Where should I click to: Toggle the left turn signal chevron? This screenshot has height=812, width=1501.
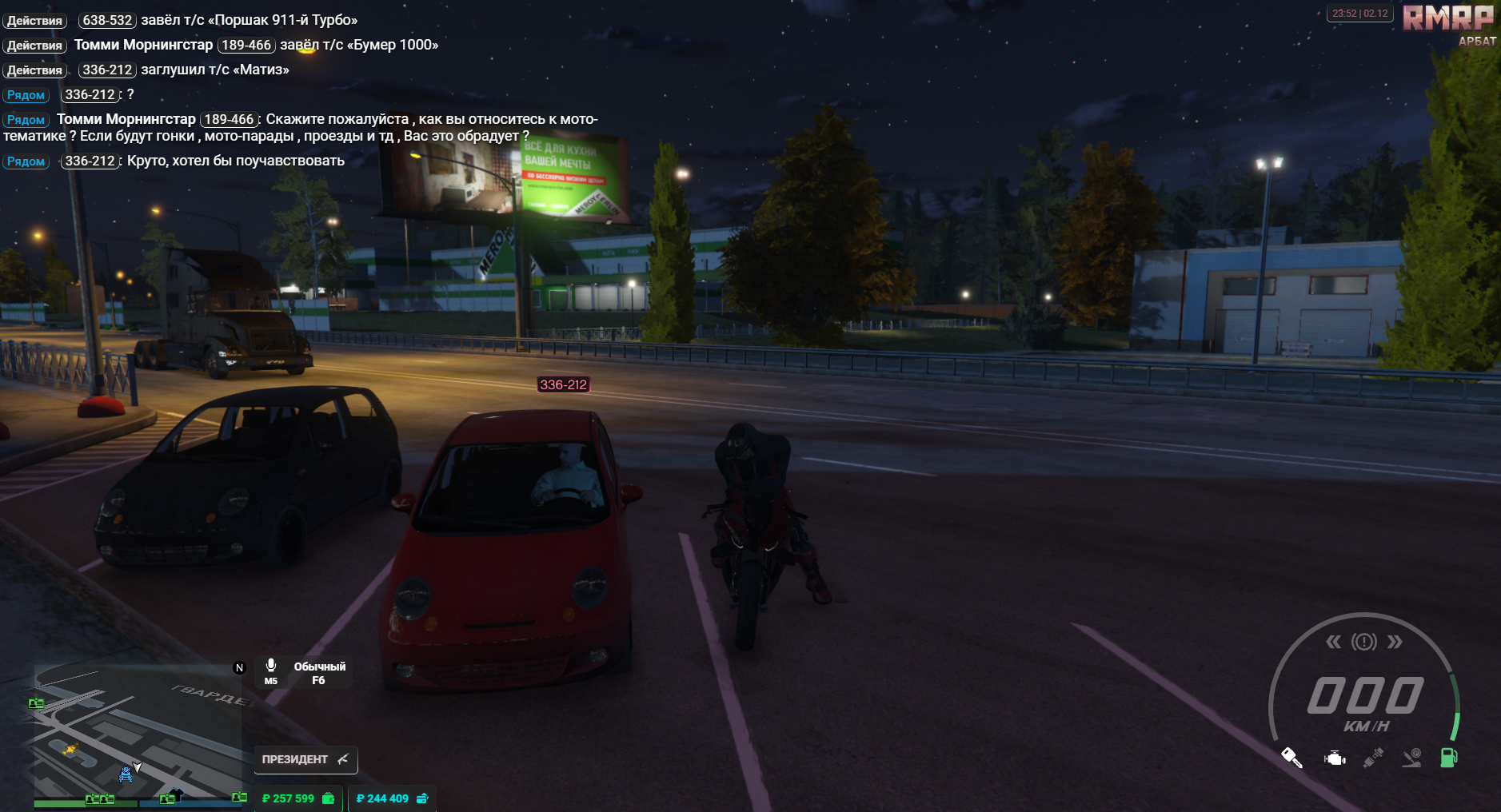click(1334, 641)
